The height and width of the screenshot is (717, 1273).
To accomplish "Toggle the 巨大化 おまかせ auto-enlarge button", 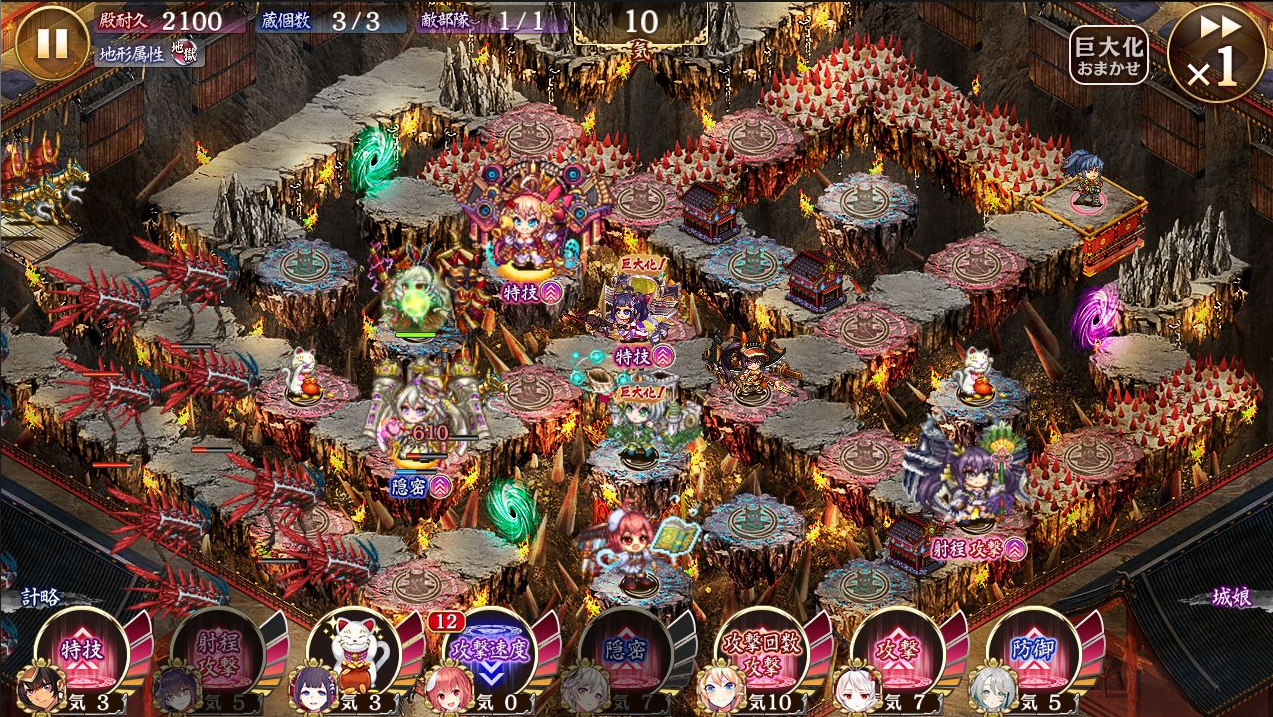I will point(1108,55).
